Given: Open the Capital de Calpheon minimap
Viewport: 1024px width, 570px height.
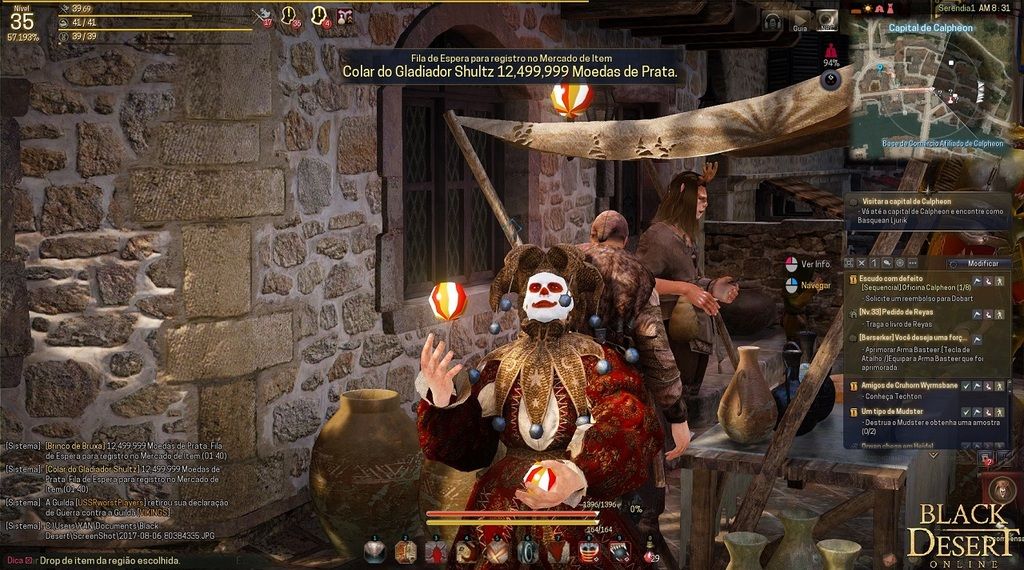Looking at the screenshot, I should click(928, 84).
